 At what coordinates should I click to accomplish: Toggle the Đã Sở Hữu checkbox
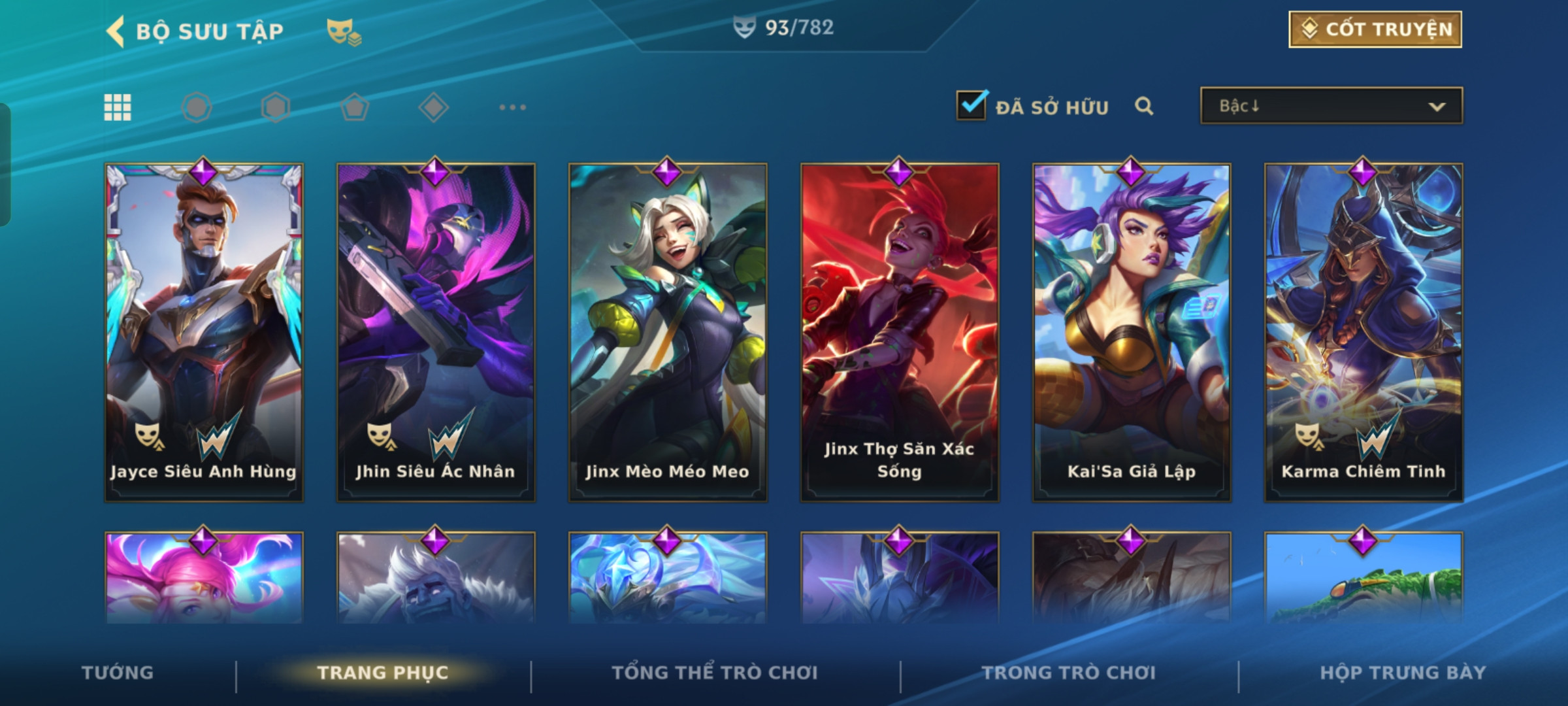click(971, 105)
